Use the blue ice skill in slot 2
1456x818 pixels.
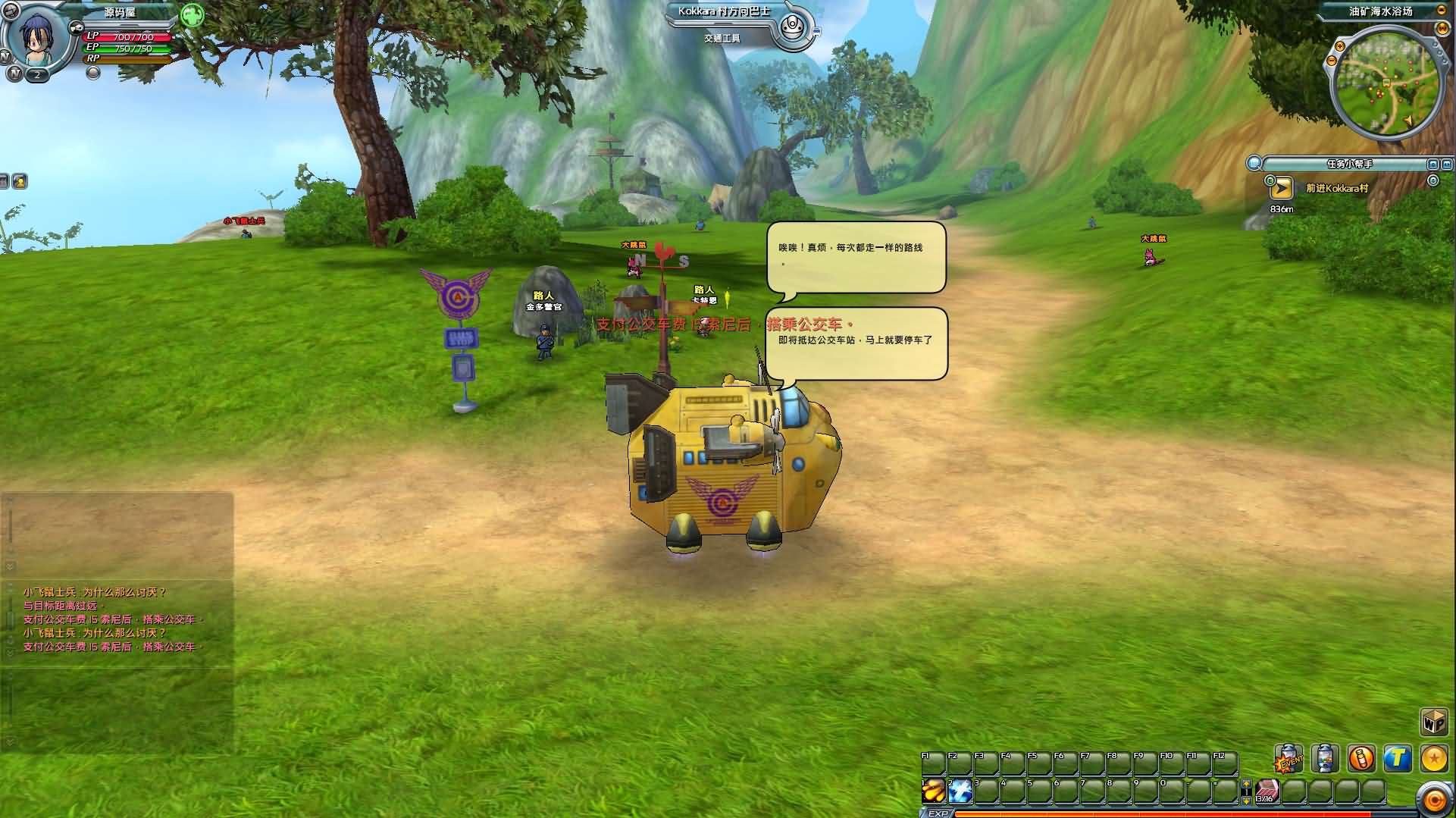(x=960, y=791)
